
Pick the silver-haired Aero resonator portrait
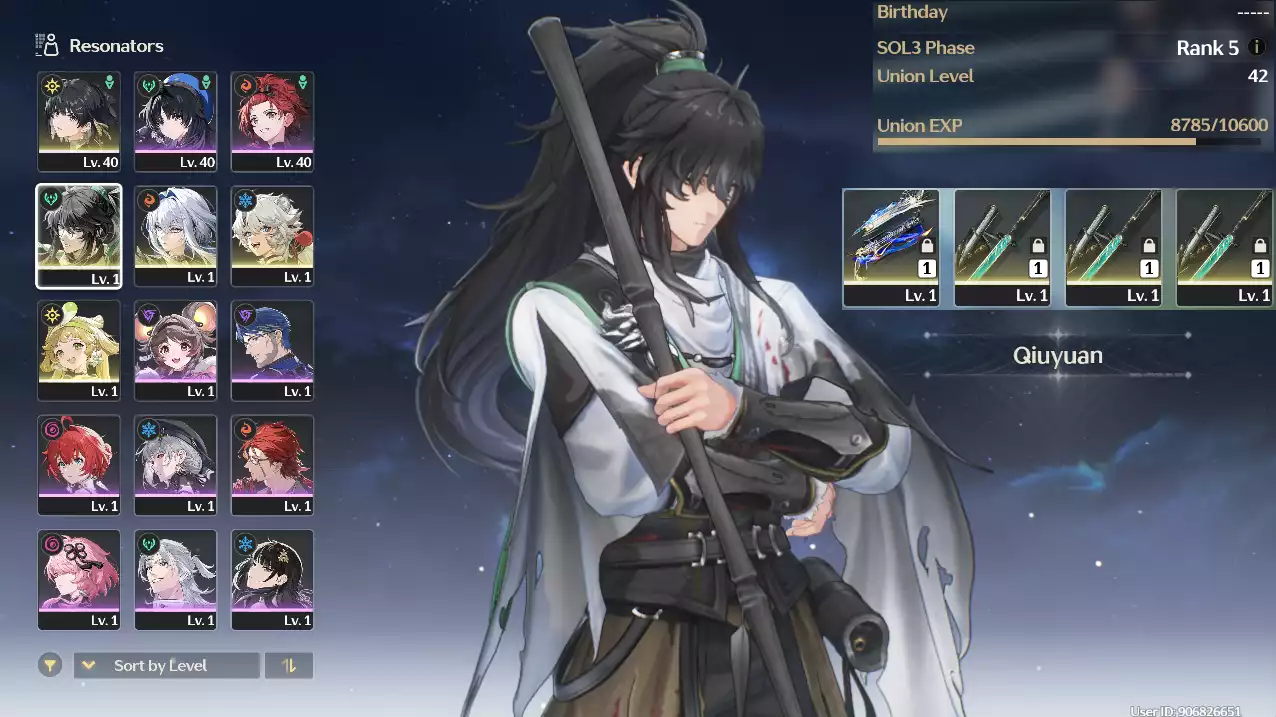(176, 580)
